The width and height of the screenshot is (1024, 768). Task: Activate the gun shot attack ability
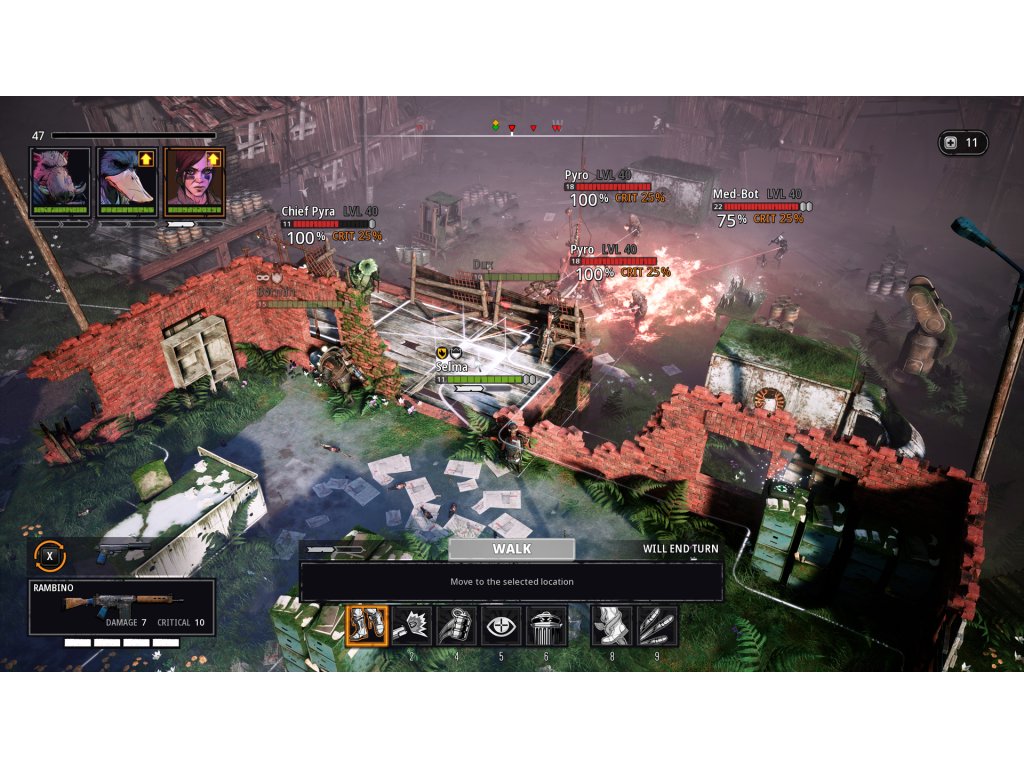[412, 626]
